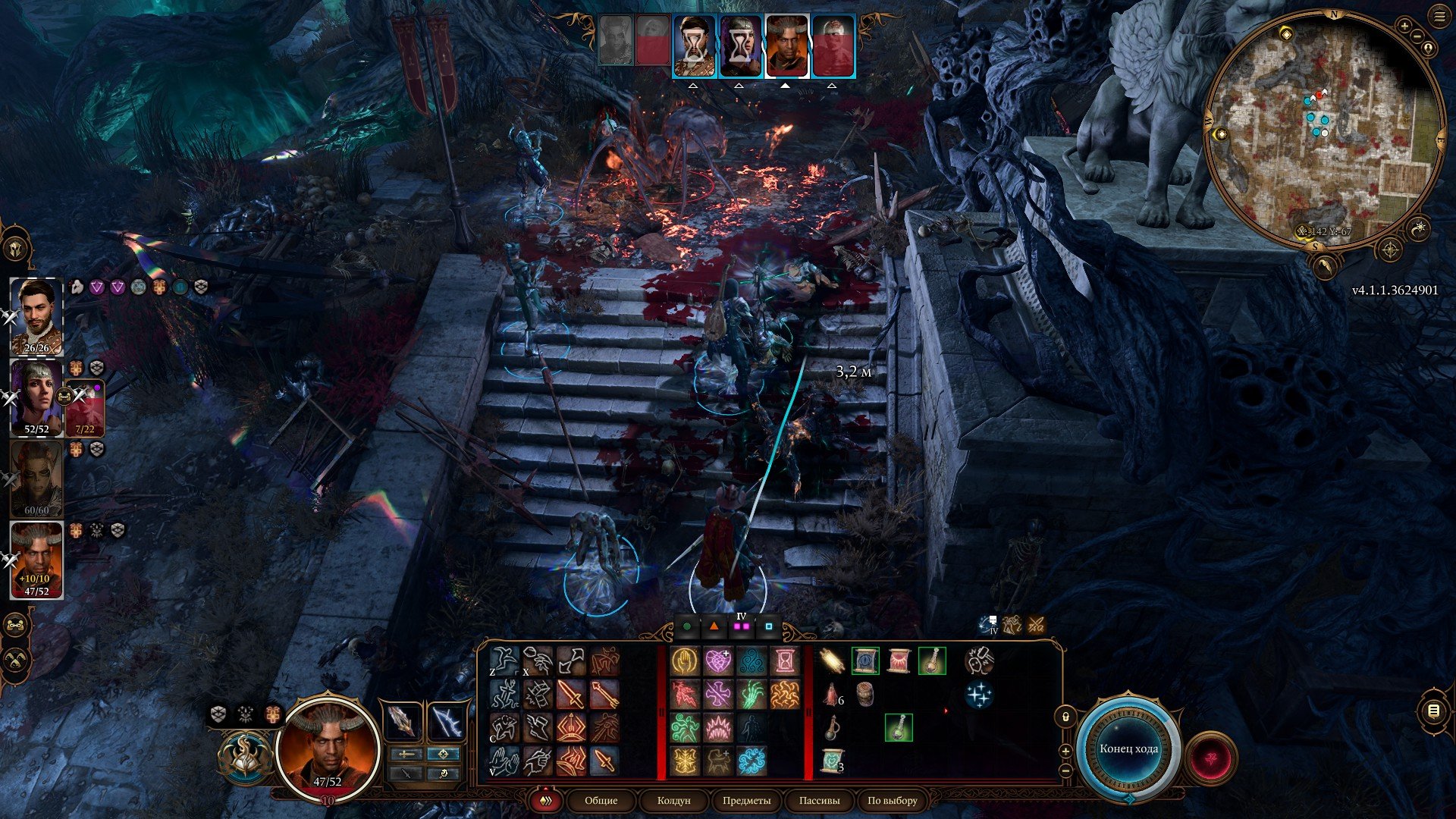
Task: Use the sword melee attack icon
Action: [x=570, y=695]
